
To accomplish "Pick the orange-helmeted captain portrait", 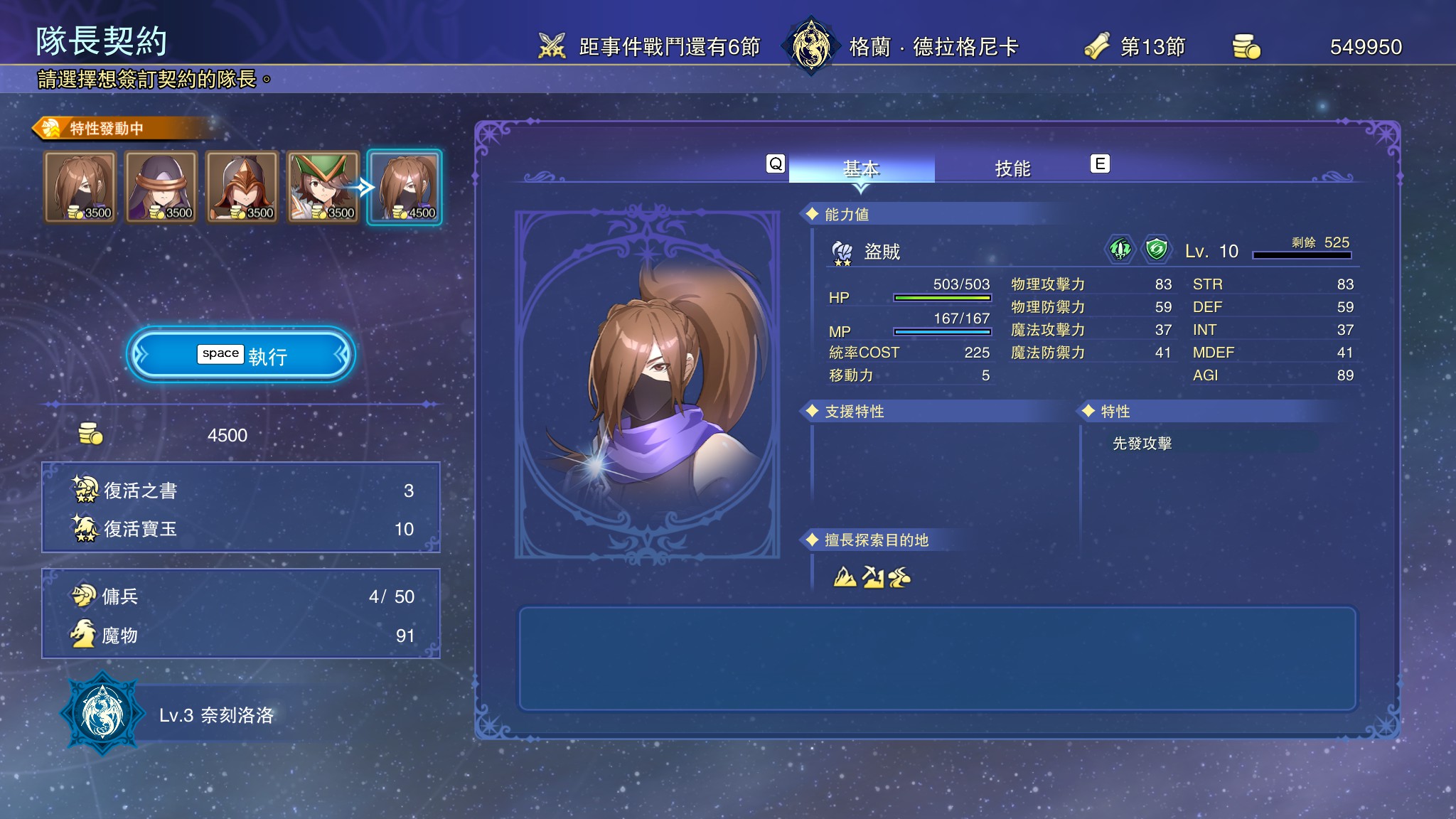I will [x=242, y=187].
